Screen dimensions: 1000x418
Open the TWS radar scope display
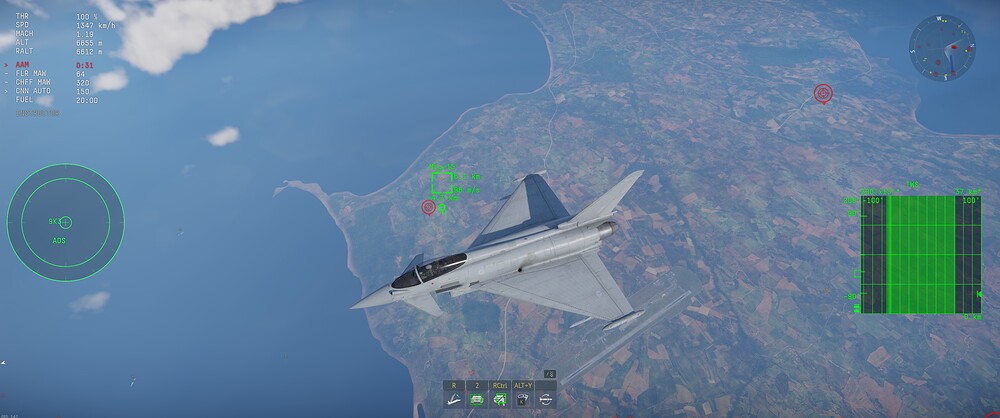pos(920,254)
